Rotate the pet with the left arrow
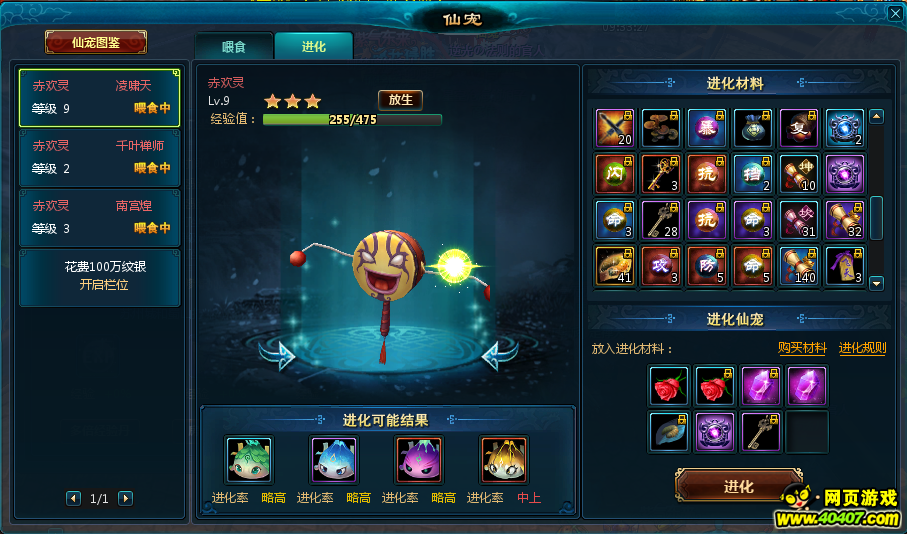907x534 pixels. click(279, 354)
